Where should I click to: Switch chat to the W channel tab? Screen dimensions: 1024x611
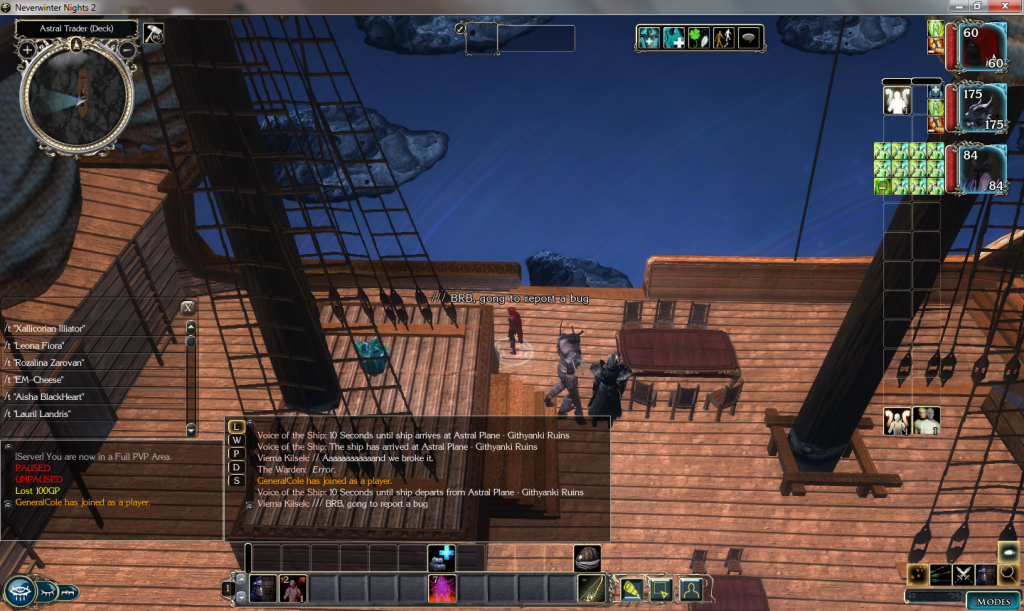(237, 440)
